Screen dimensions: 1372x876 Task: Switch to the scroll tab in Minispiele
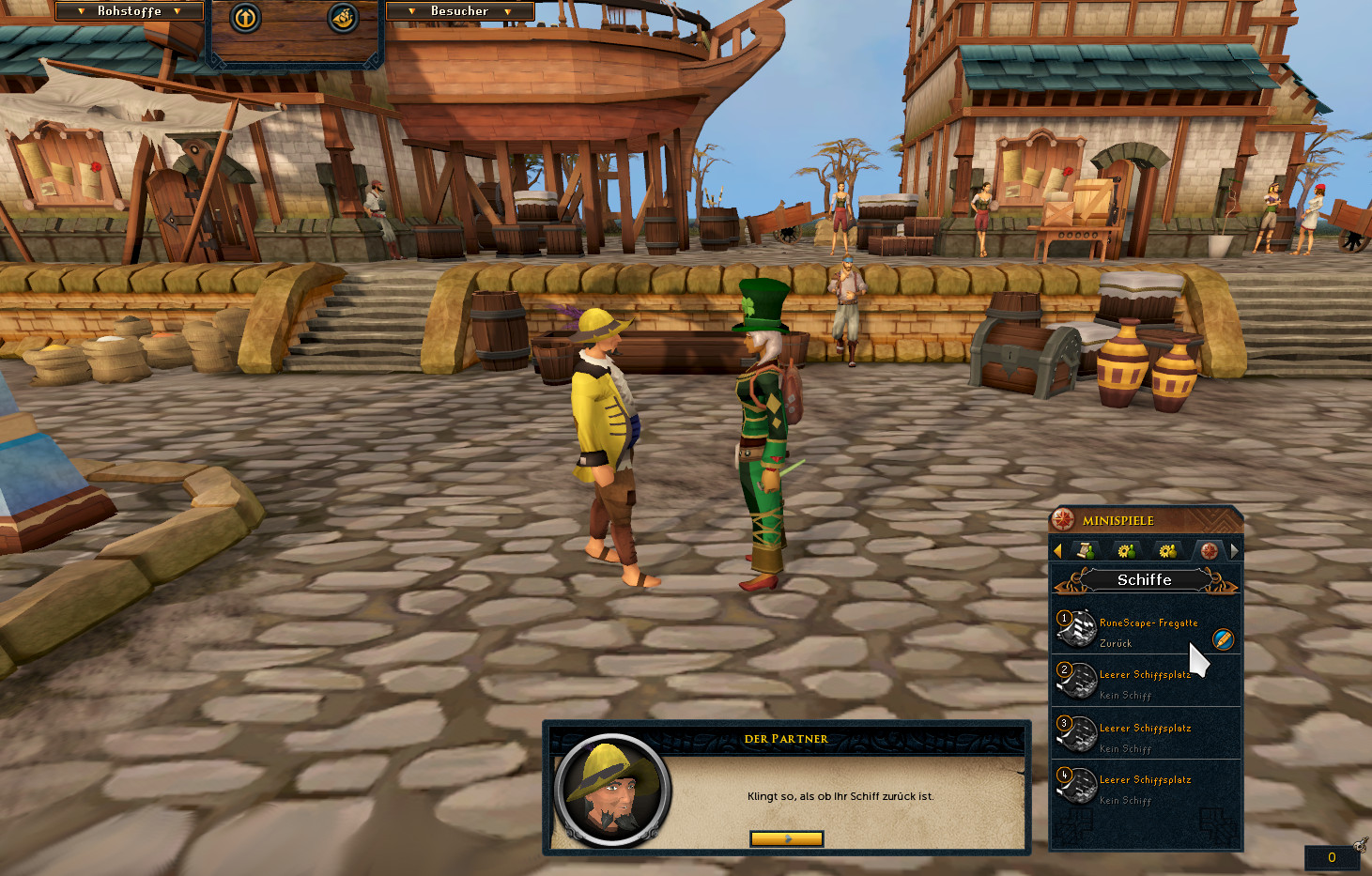click(1086, 550)
